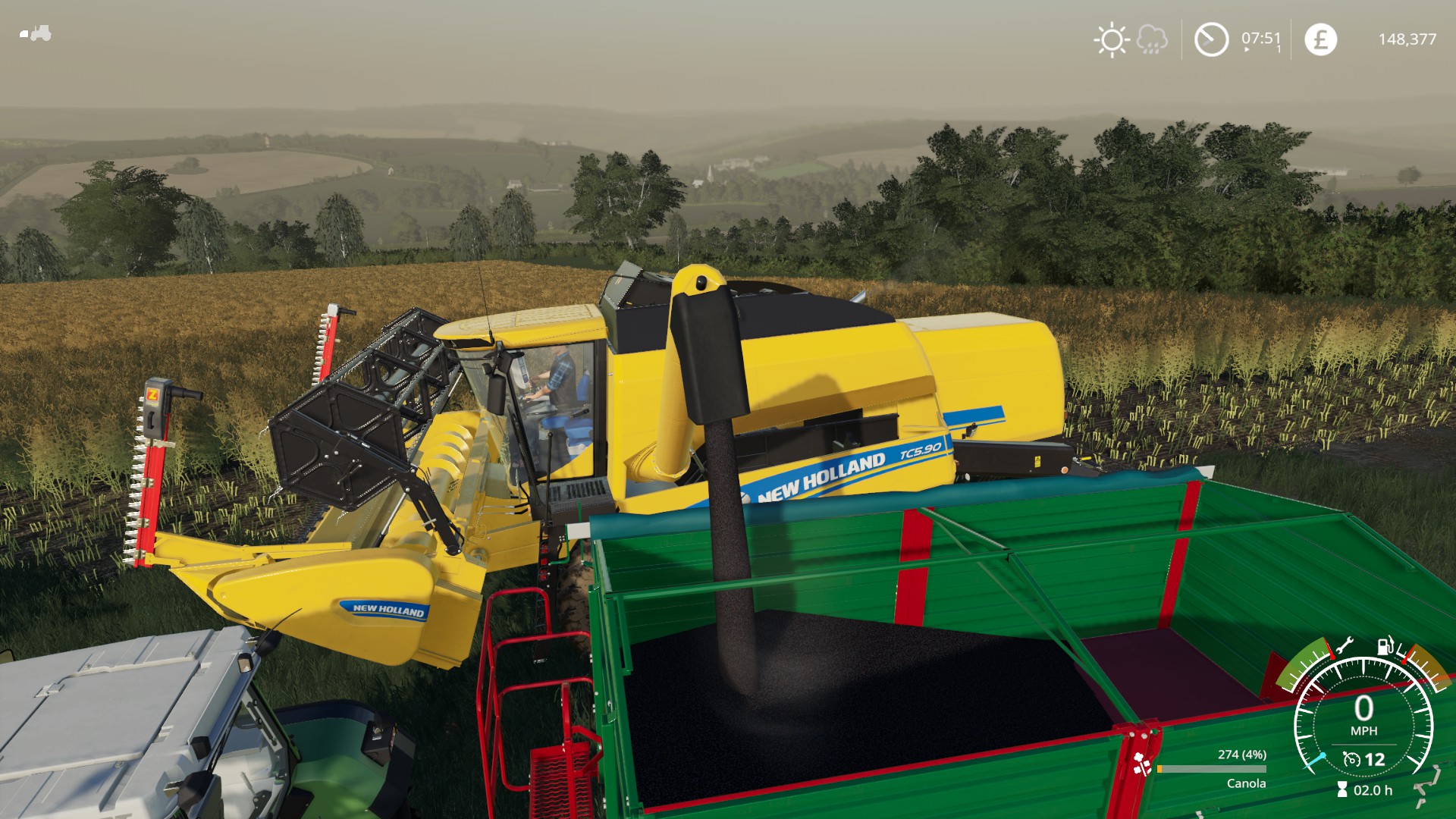The height and width of the screenshot is (819, 1456).
Task: Select the sunny weather icon
Action: 1112,39
